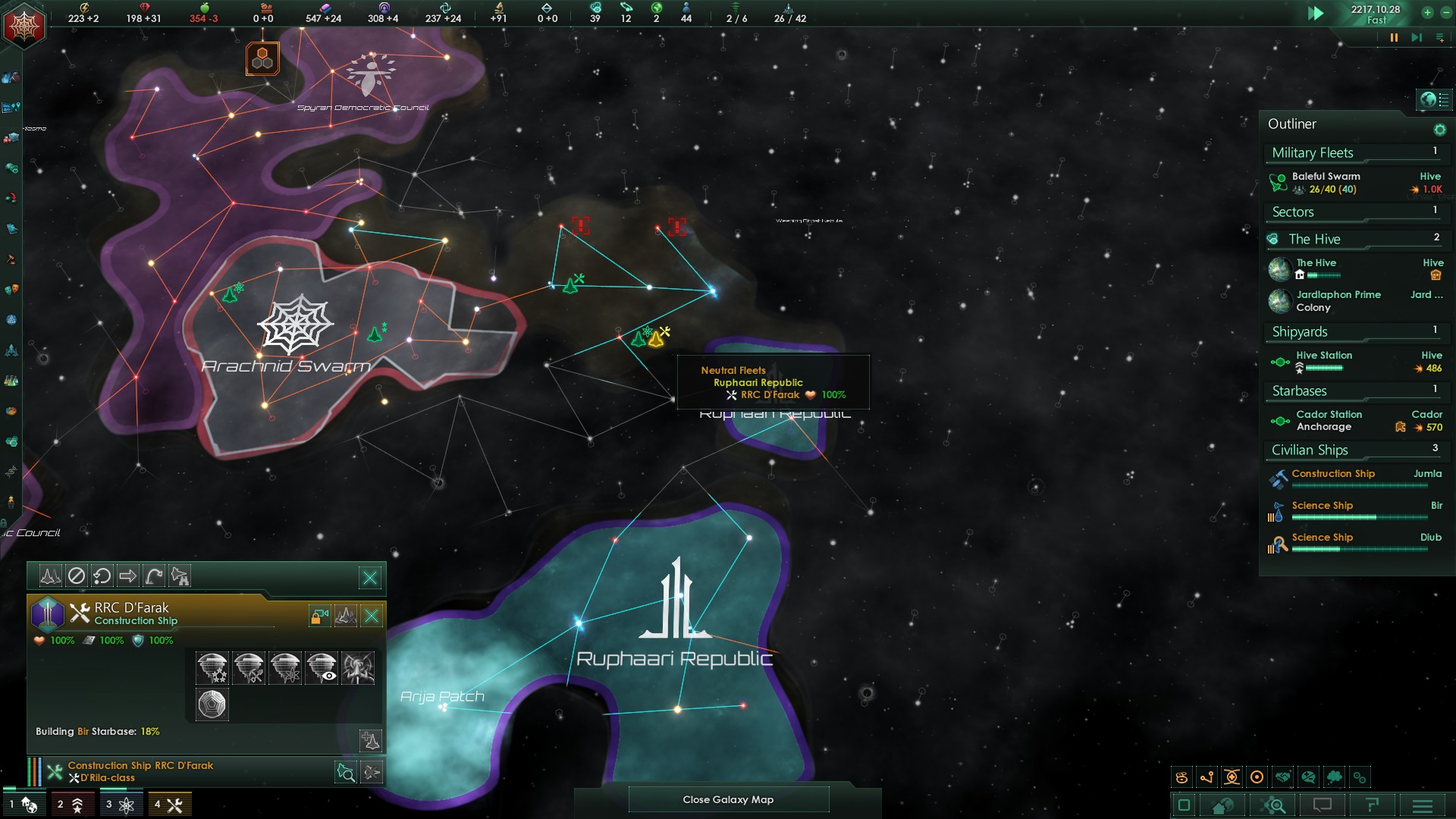
Task: Click the Close Galaxy Map button
Action: click(x=728, y=799)
